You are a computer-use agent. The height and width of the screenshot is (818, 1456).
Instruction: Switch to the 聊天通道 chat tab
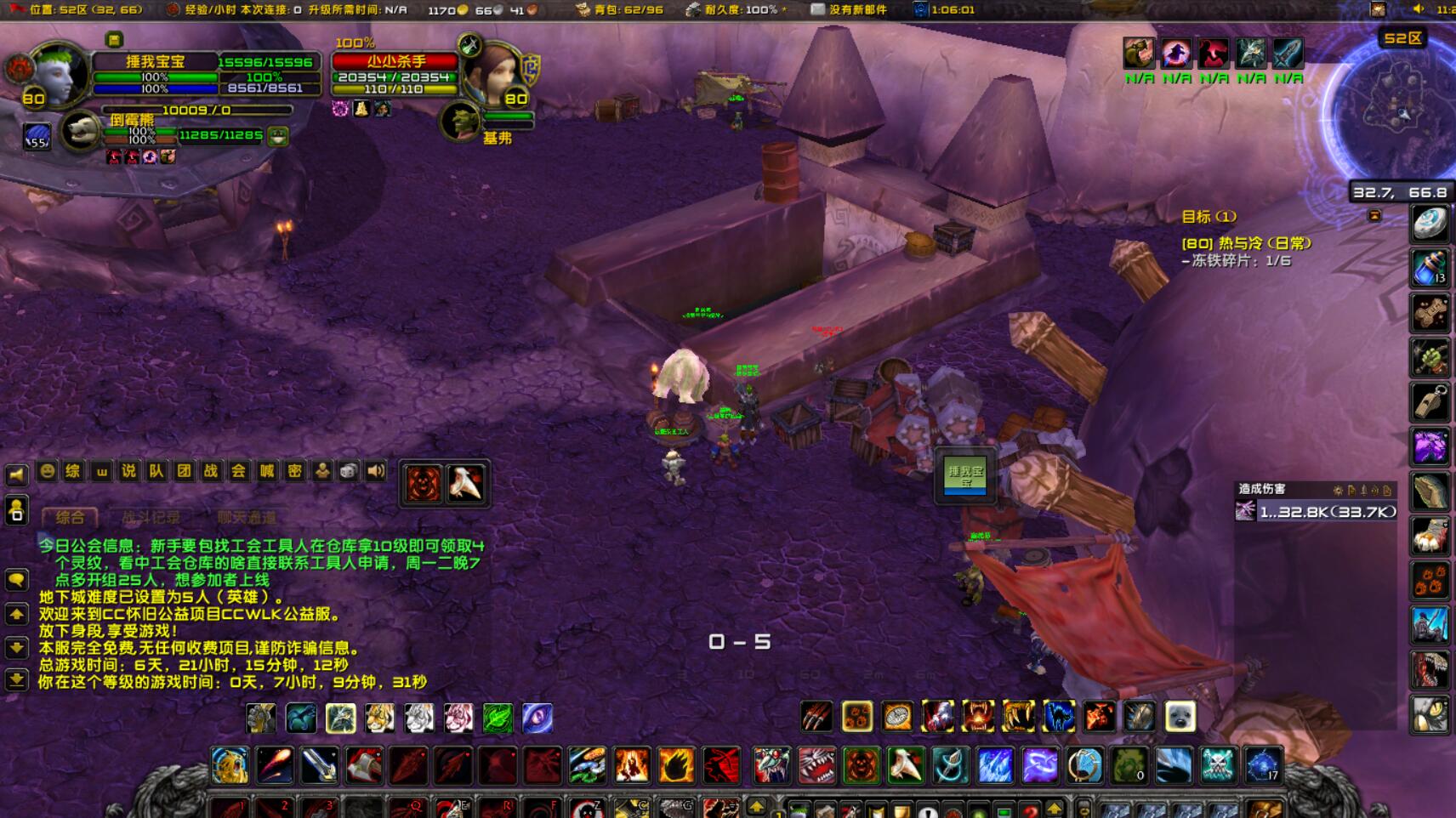coord(246,517)
